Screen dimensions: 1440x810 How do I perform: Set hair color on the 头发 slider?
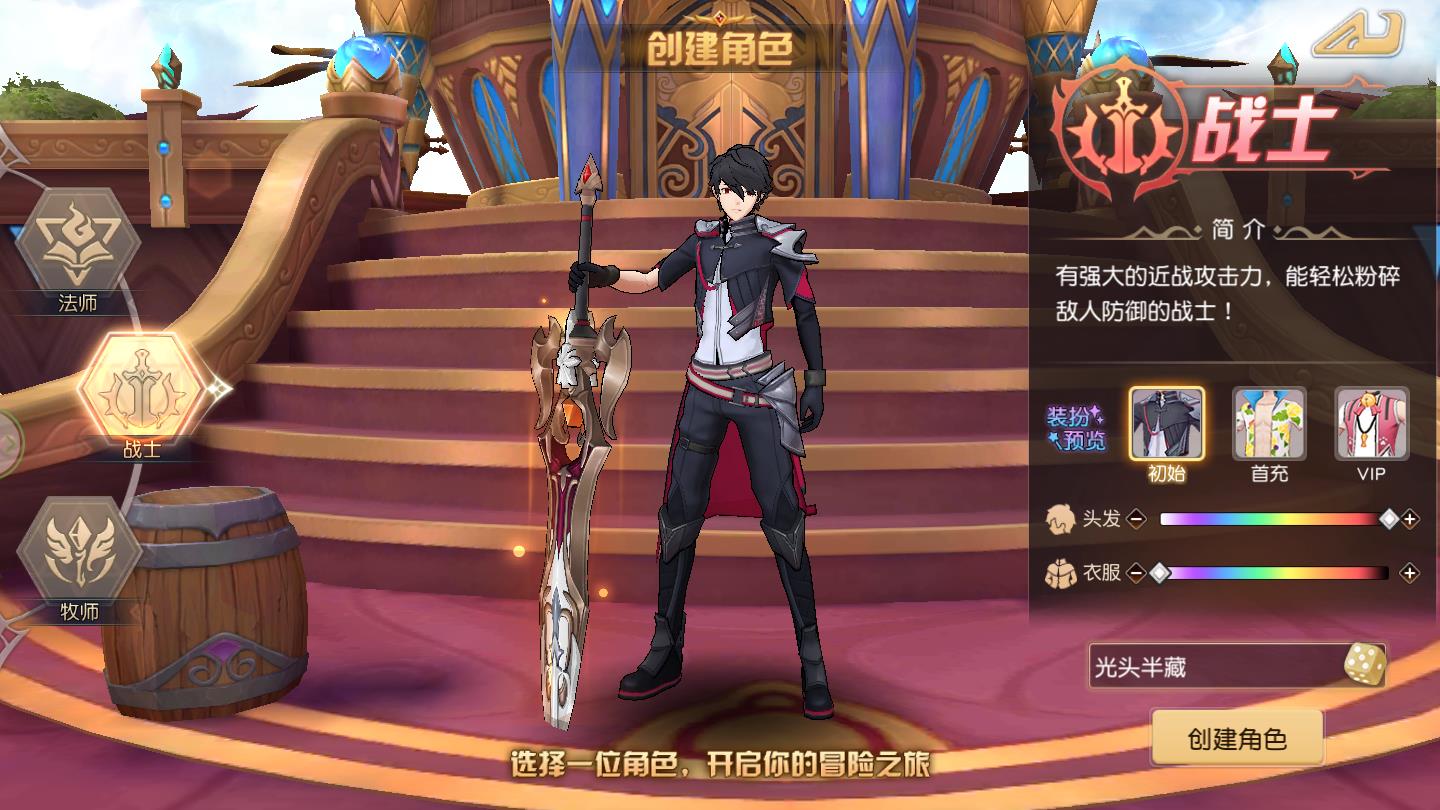pos(1273,519)
